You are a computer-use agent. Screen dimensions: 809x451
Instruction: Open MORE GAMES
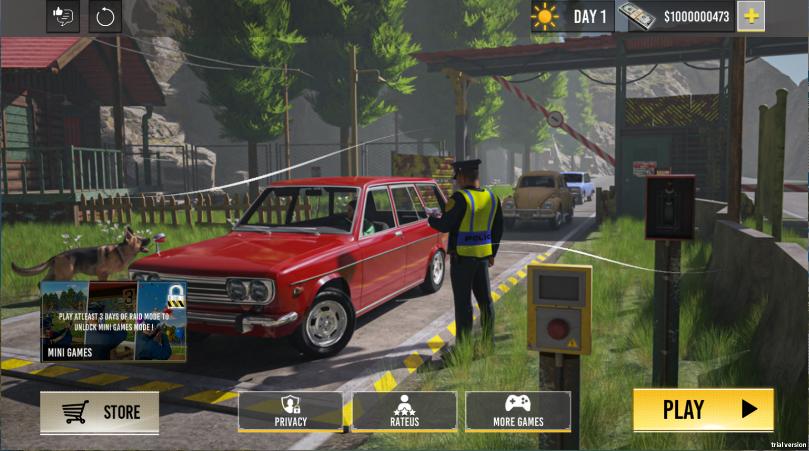click(517, 410)
